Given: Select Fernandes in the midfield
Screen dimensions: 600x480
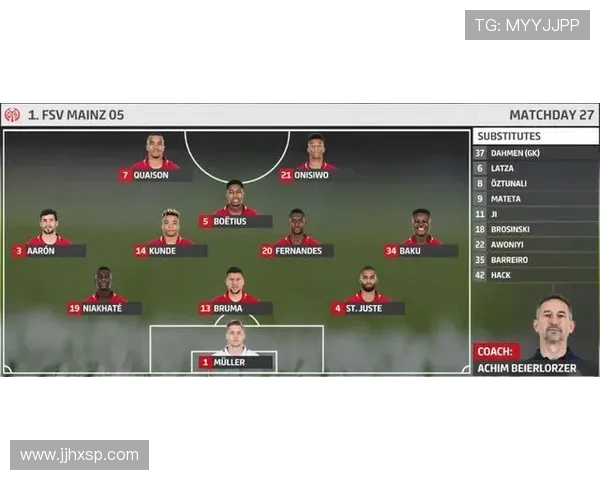Looking at the screenshot, I should point(297,251).
